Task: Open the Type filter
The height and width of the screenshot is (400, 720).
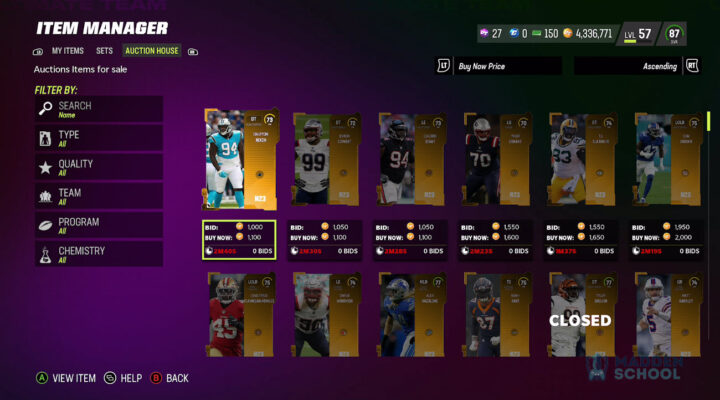Action: [x=98, y=138]
